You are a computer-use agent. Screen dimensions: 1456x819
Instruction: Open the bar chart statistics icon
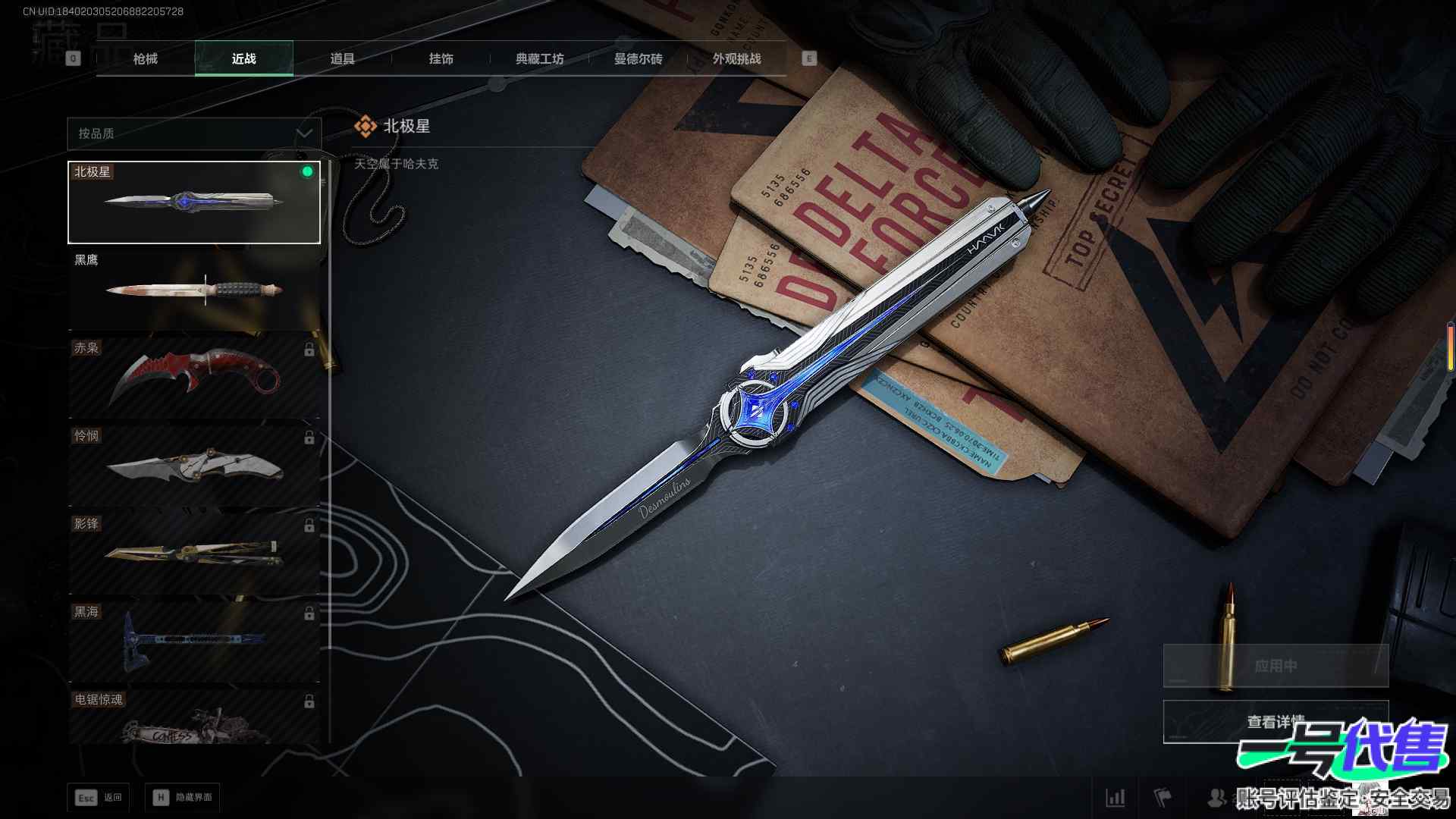1116,798
